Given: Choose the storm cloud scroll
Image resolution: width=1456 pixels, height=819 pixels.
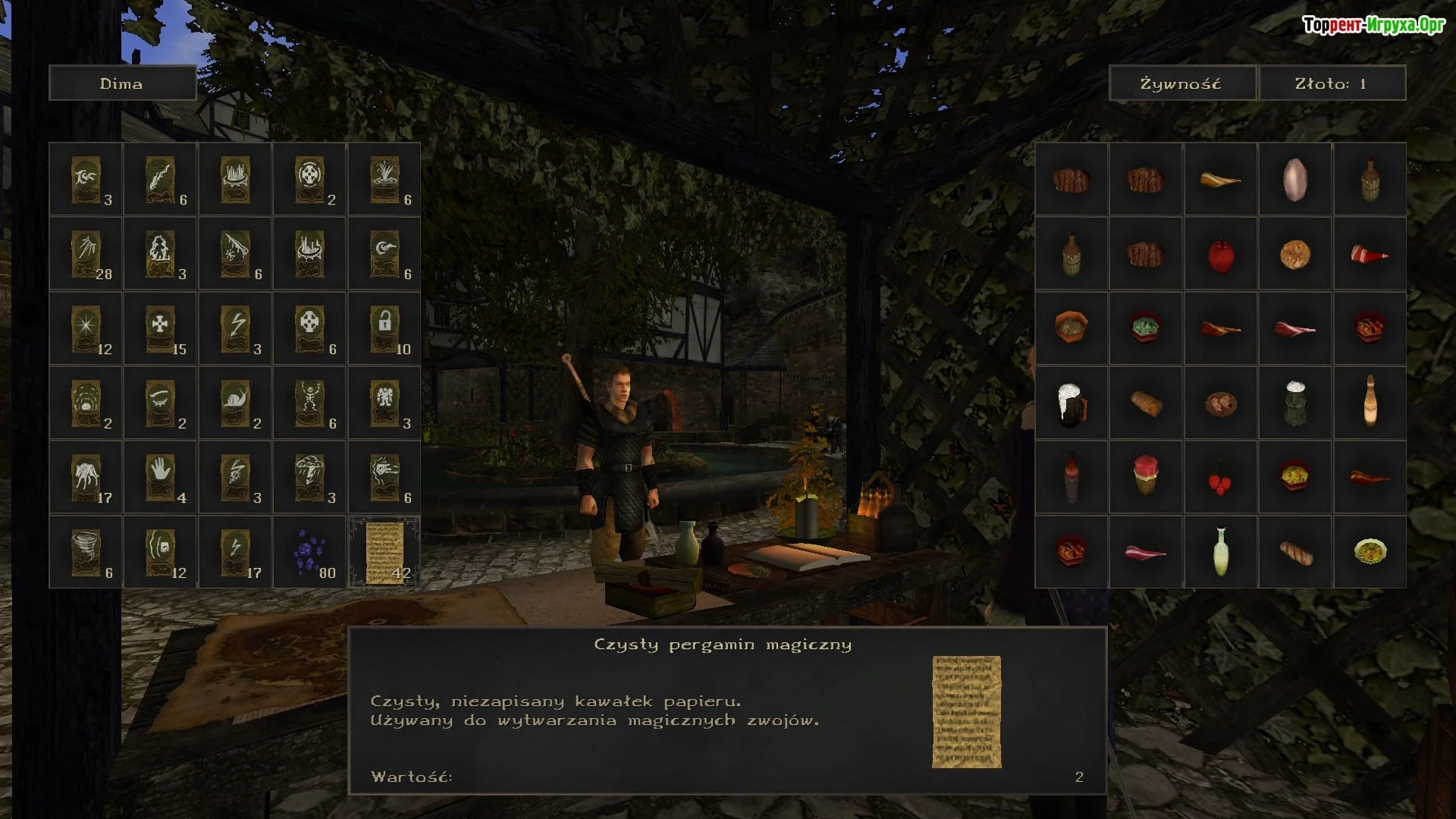Looking at the screenshot, I should (309, 477).
